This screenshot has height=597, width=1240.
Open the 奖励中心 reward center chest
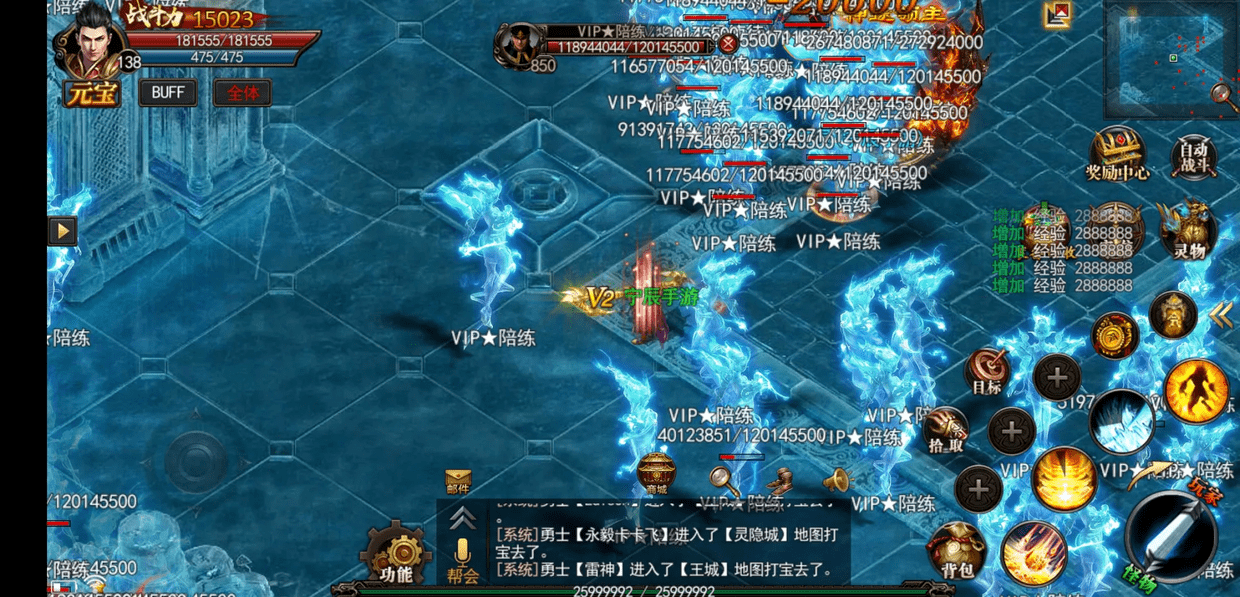click(x=1117, y=153)
